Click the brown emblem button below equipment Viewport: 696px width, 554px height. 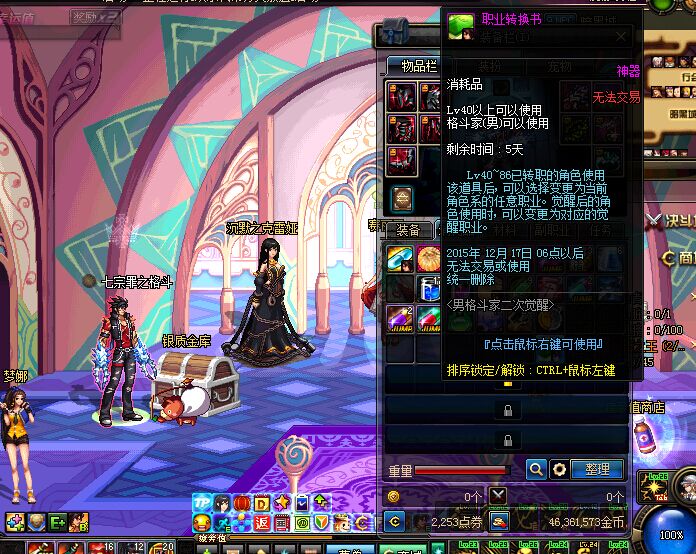pyautogui.click(x=402, y=196)
